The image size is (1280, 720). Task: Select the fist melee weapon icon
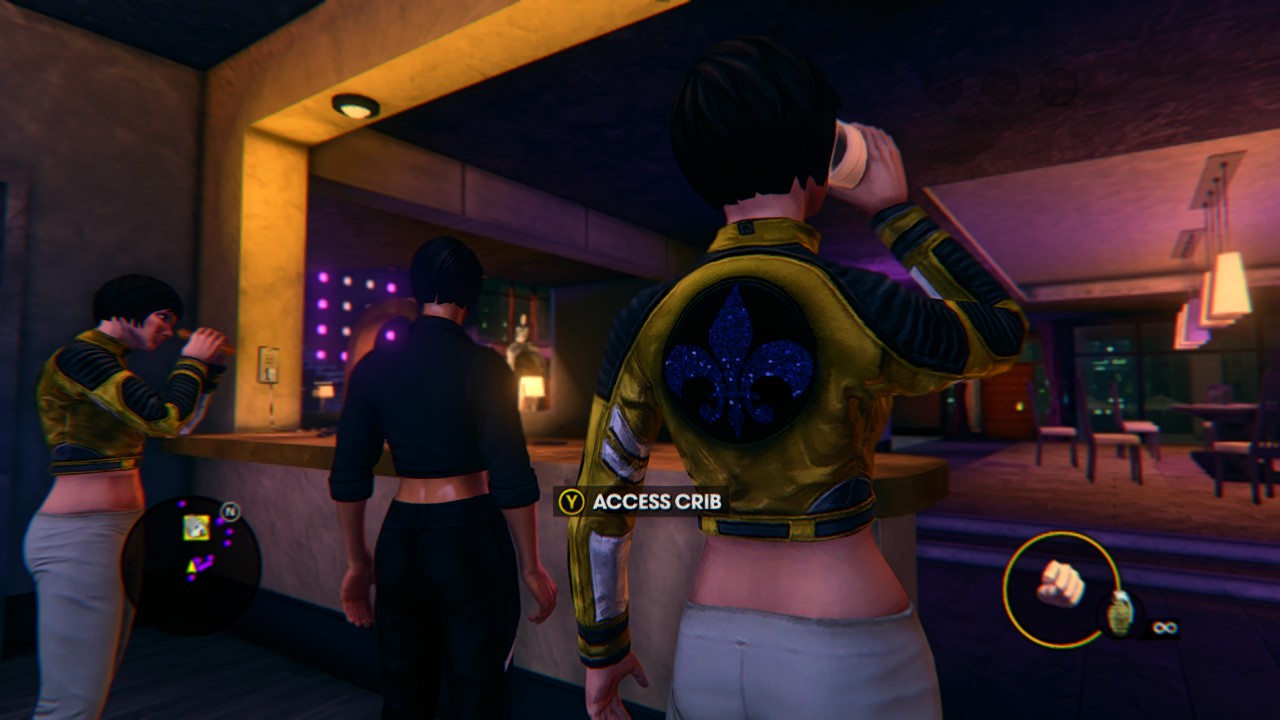(1060, 584)
